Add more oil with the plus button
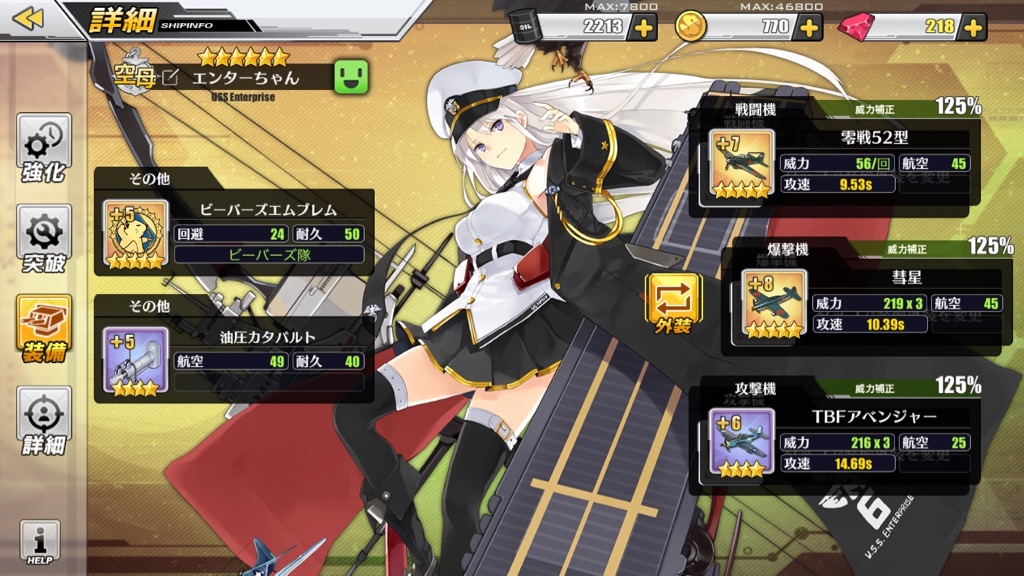 pyautogui.click(x=643, y=27)
